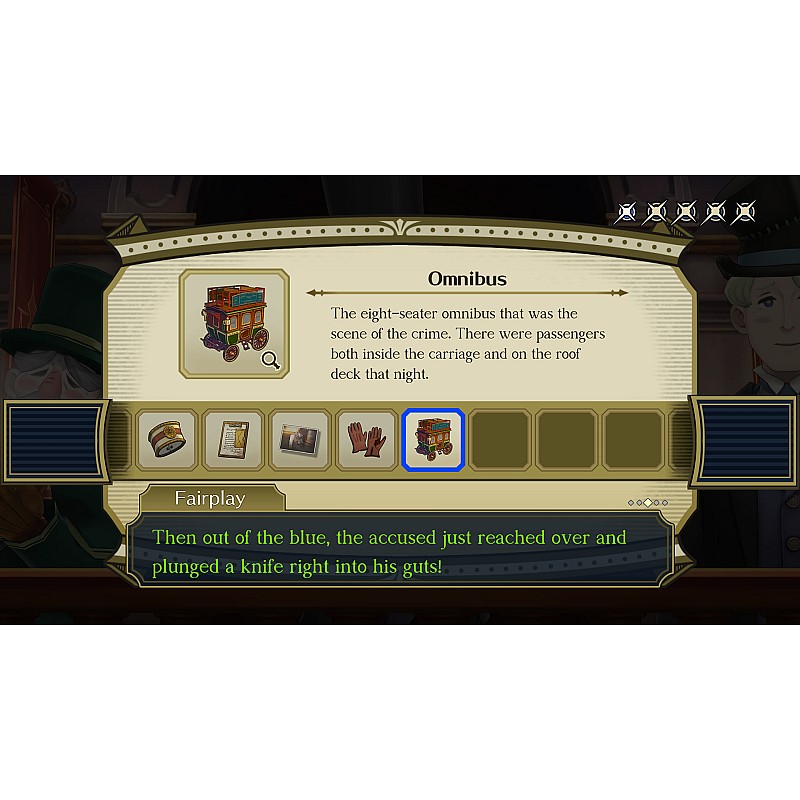Choose the paper document evidence

pyautogui.click(x=233, y=440)
